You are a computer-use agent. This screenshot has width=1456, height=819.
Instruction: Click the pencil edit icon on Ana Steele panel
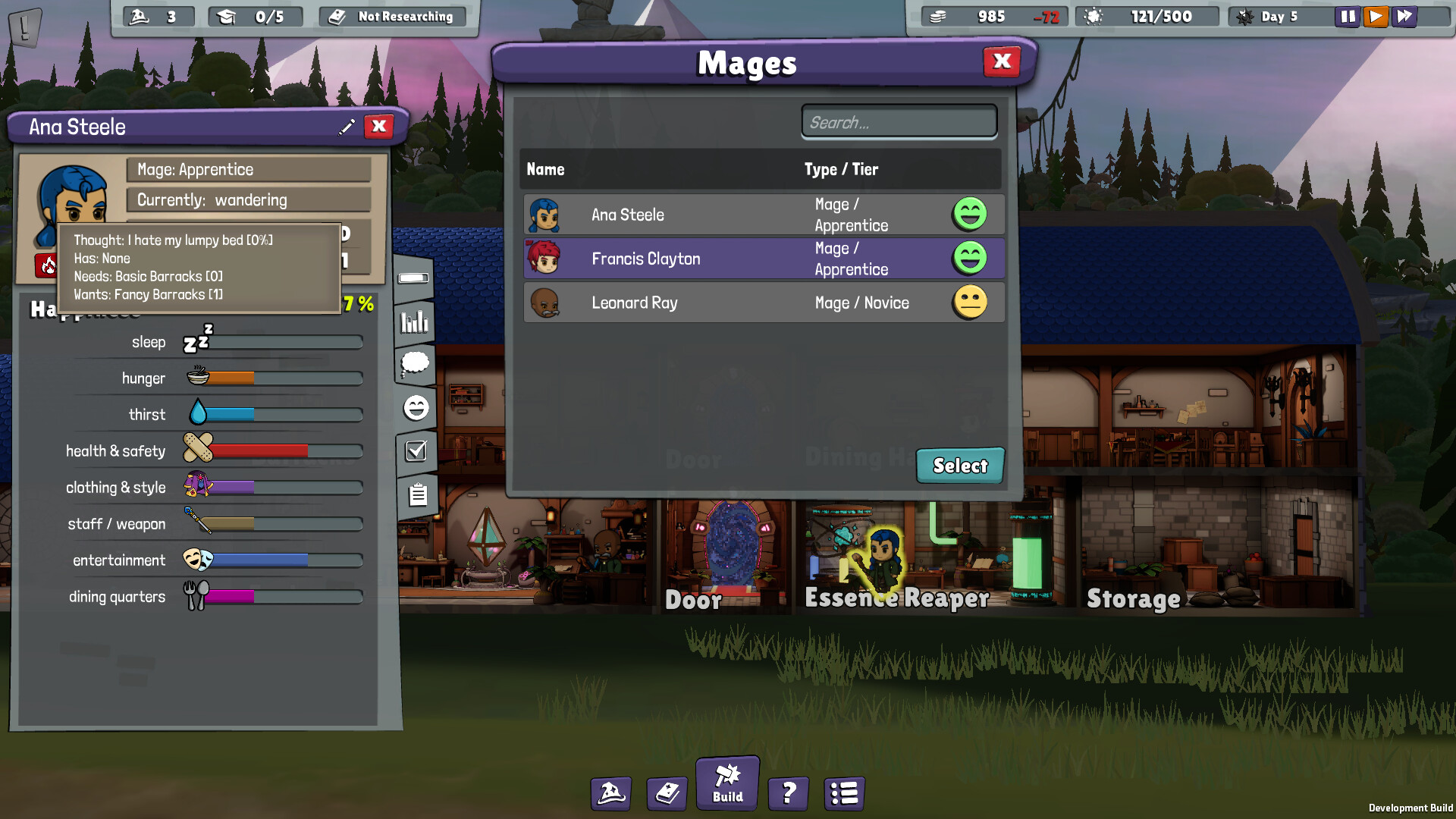point(347,127)
